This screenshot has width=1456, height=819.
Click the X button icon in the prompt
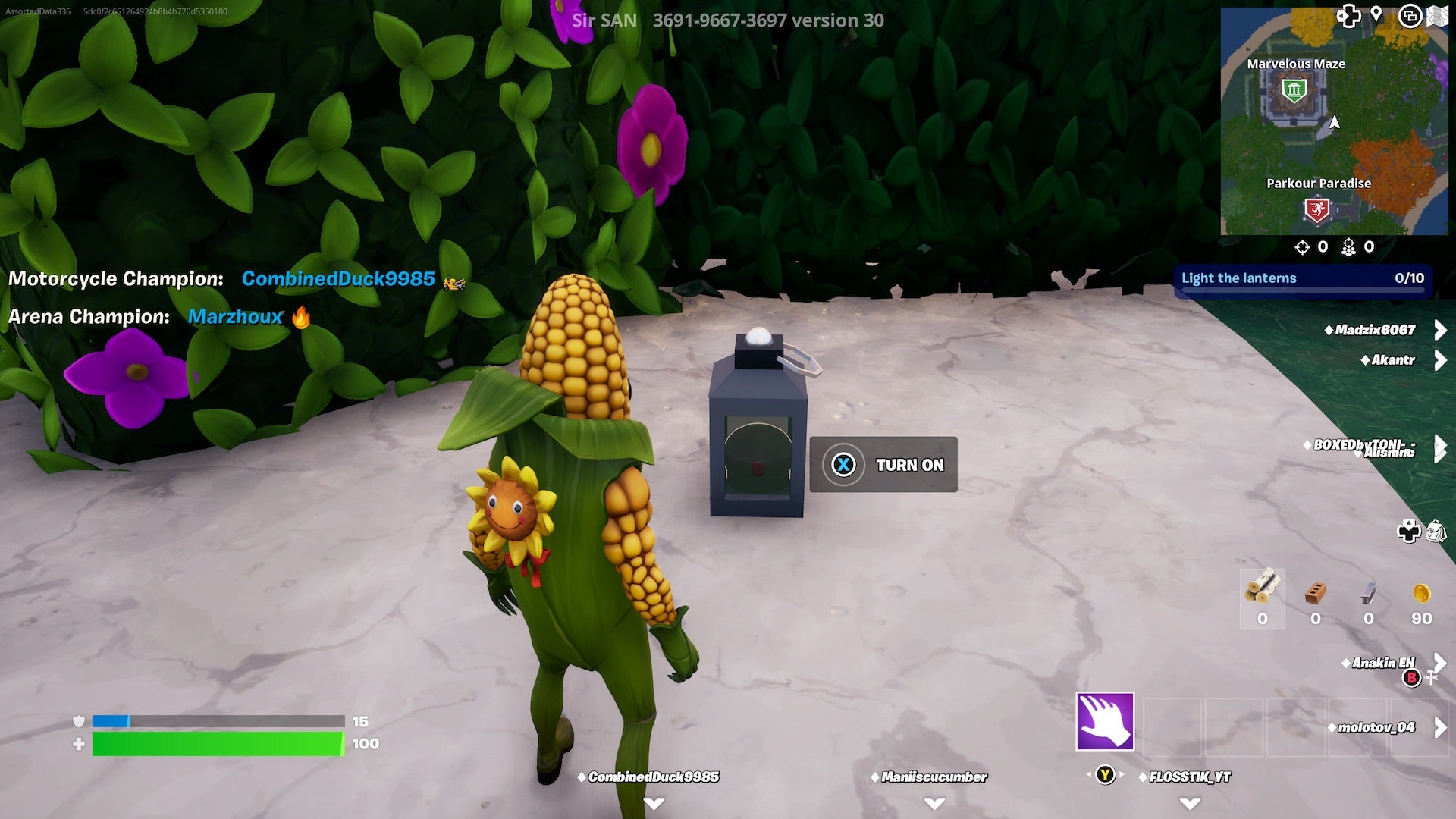pyautogui.click(x=844, y=464)
